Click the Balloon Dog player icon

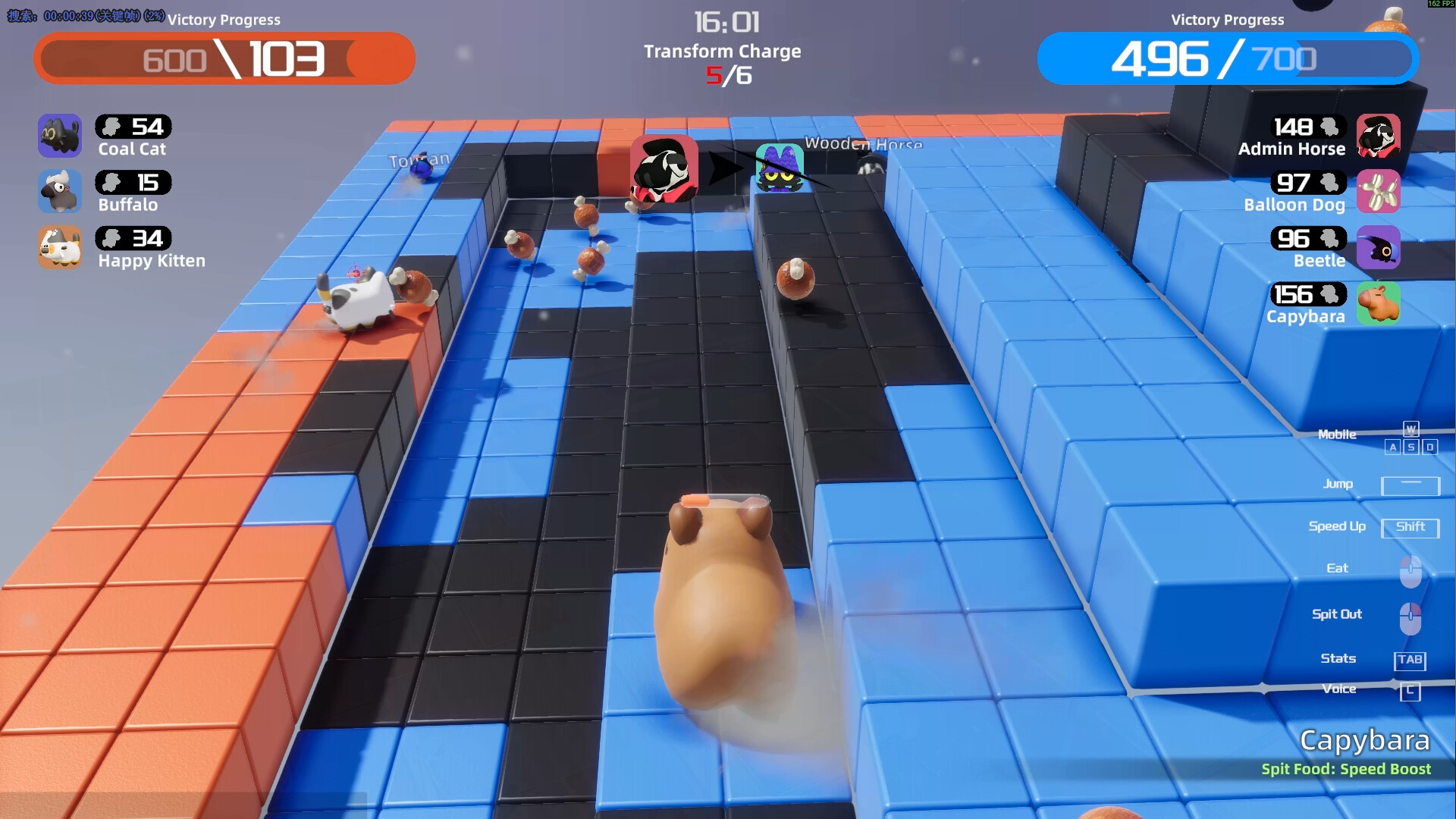pyautogui.click(x=1378, y=192)
